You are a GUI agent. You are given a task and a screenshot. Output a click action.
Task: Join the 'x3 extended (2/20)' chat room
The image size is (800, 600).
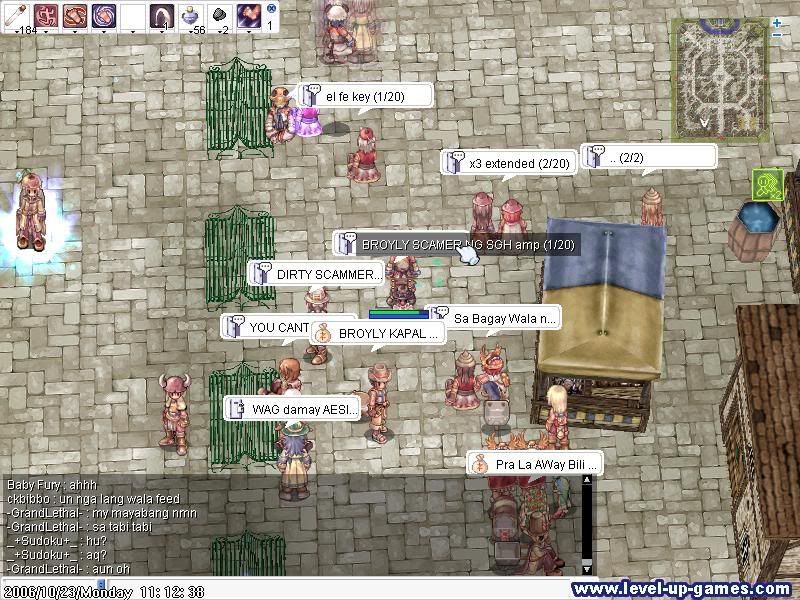pyautogui.click(x=509, y=163)
